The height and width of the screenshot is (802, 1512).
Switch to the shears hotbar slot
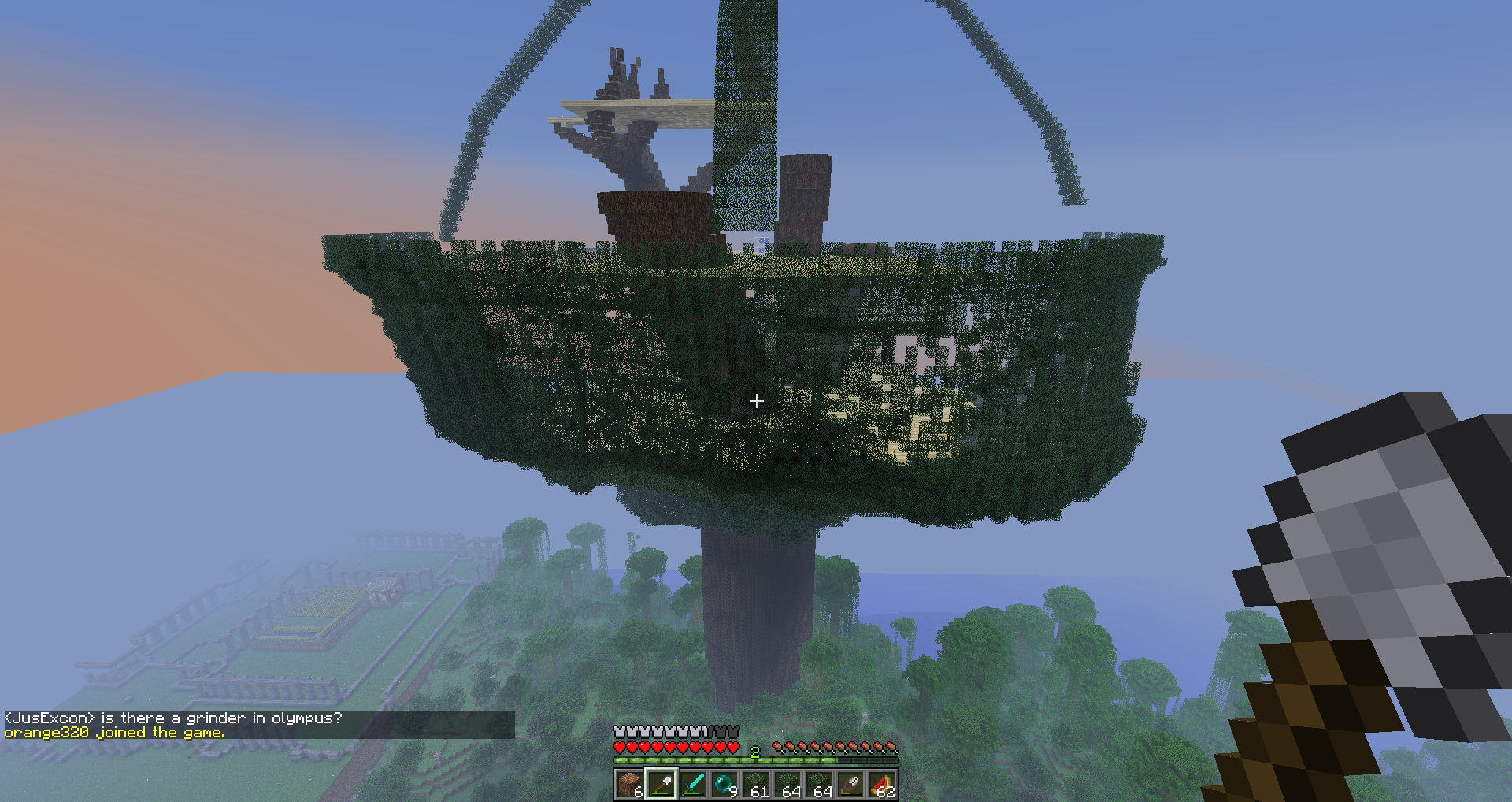(850, 785)
